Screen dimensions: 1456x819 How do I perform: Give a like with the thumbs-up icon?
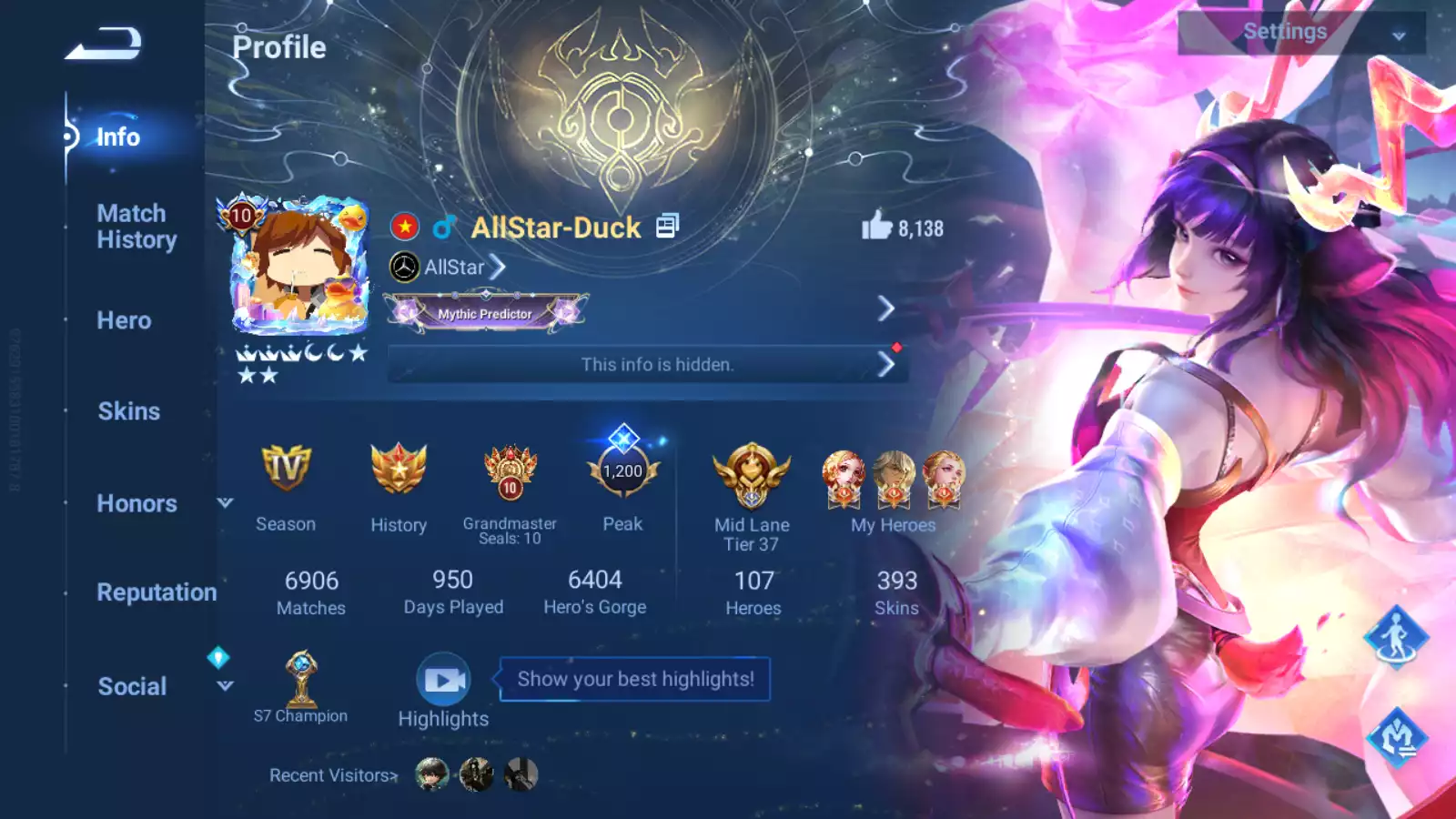876,226
